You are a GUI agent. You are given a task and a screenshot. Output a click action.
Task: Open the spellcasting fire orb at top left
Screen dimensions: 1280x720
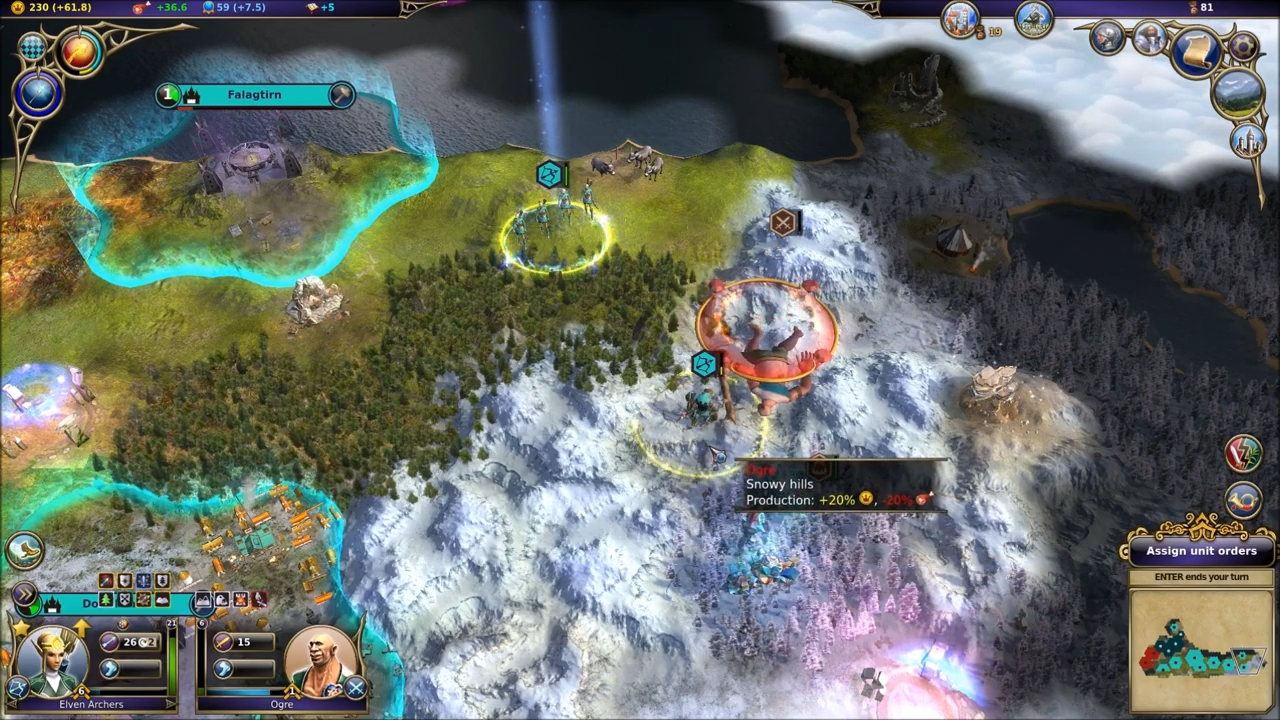[x=78, y=52]
